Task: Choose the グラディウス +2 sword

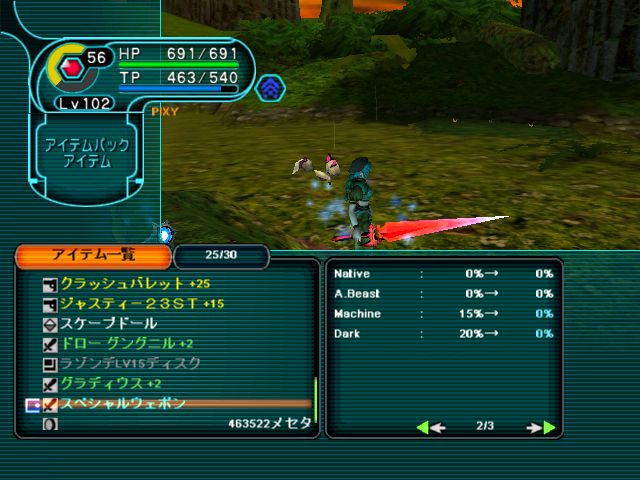Action: 111,383
